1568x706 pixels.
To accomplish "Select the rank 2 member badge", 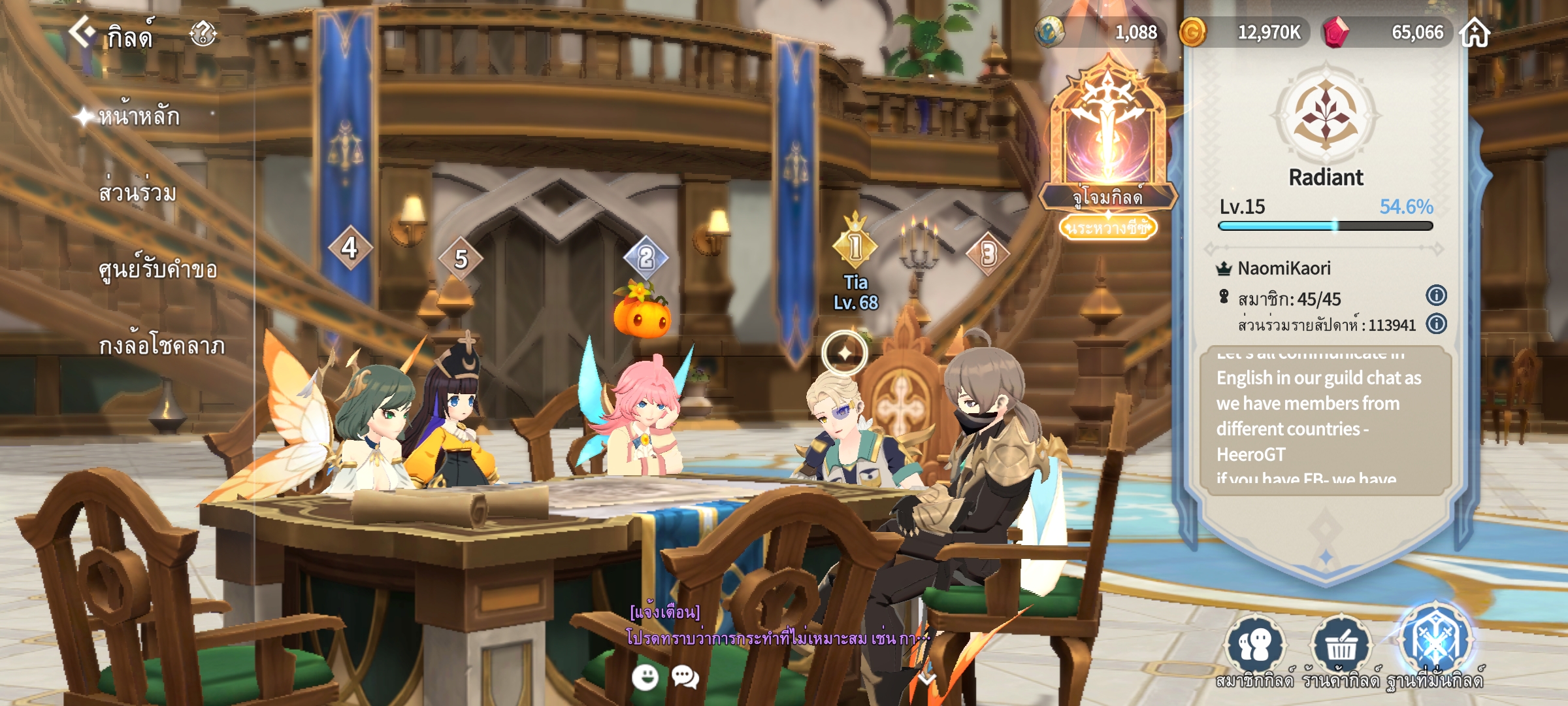I will 645,258.
